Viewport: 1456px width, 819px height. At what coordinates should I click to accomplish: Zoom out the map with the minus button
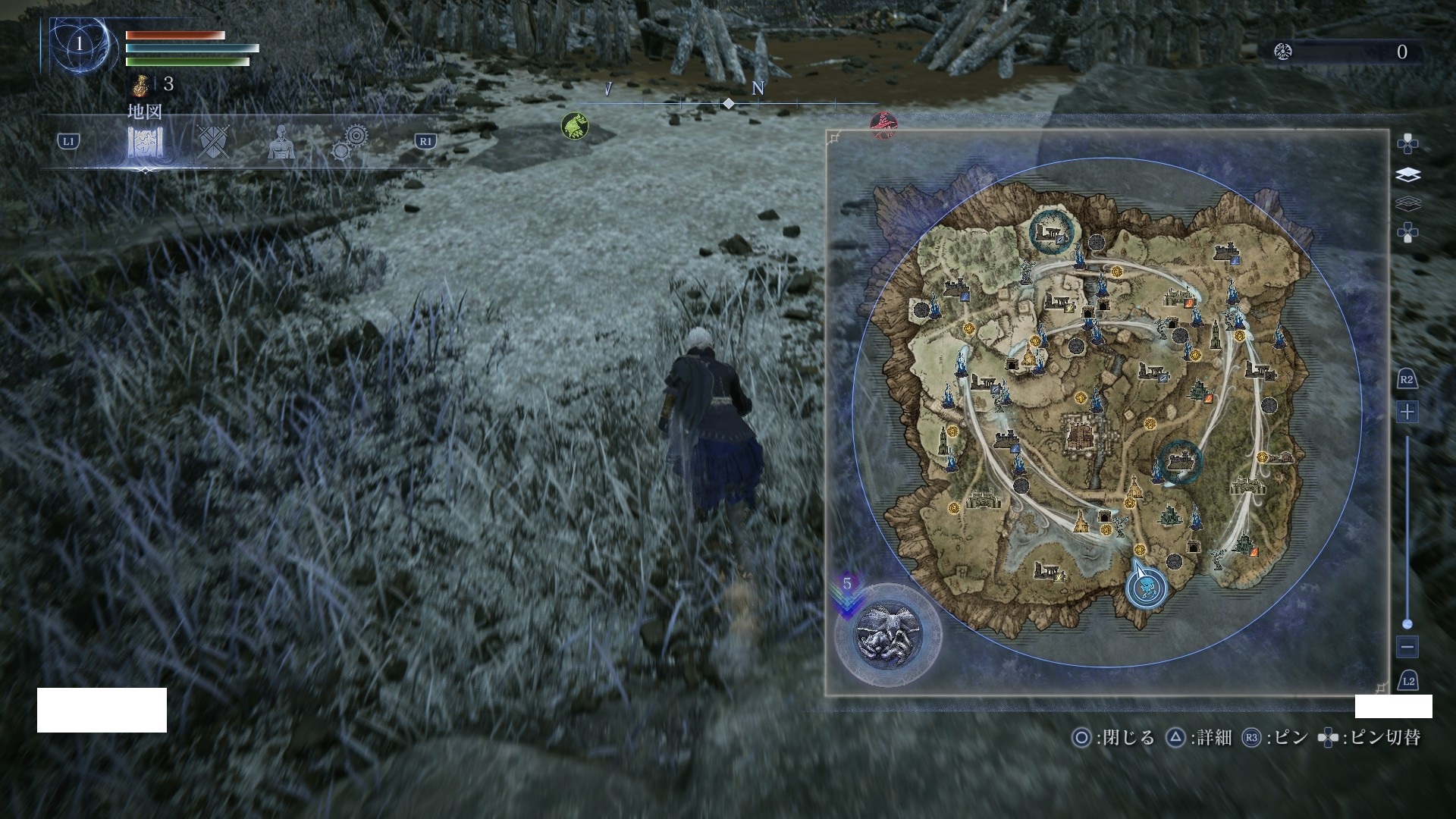point(1407,647)
